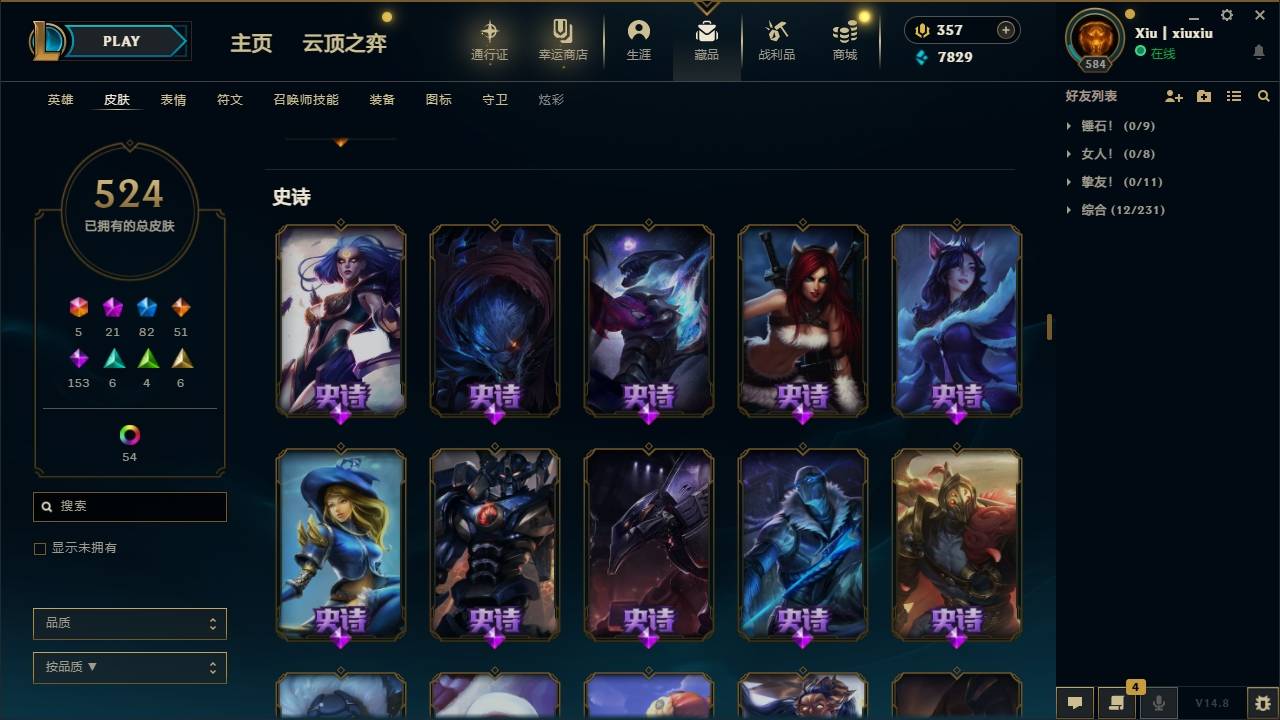The height and width of the screenshot is (720, 1280).
Task: Click the chroma color wheel icon
Action: [x=128, y=434]
